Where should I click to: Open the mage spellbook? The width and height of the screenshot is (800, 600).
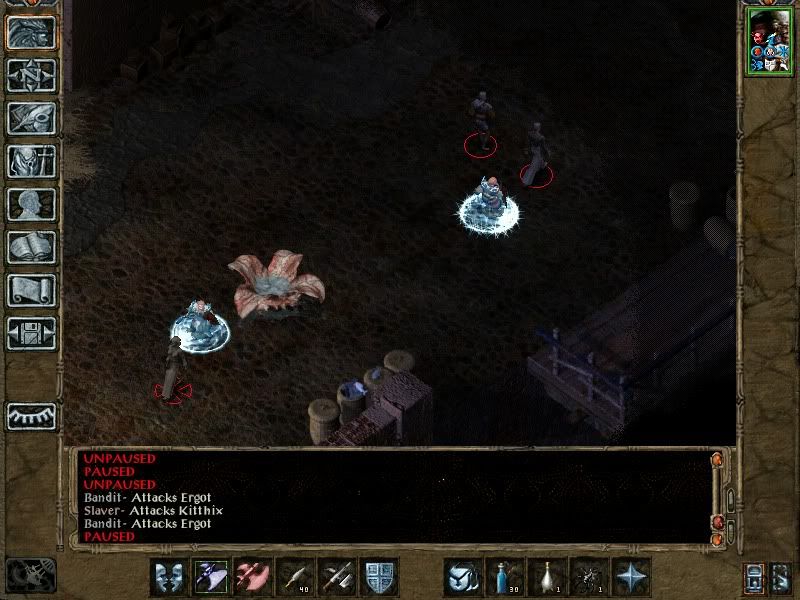point(31,247)
